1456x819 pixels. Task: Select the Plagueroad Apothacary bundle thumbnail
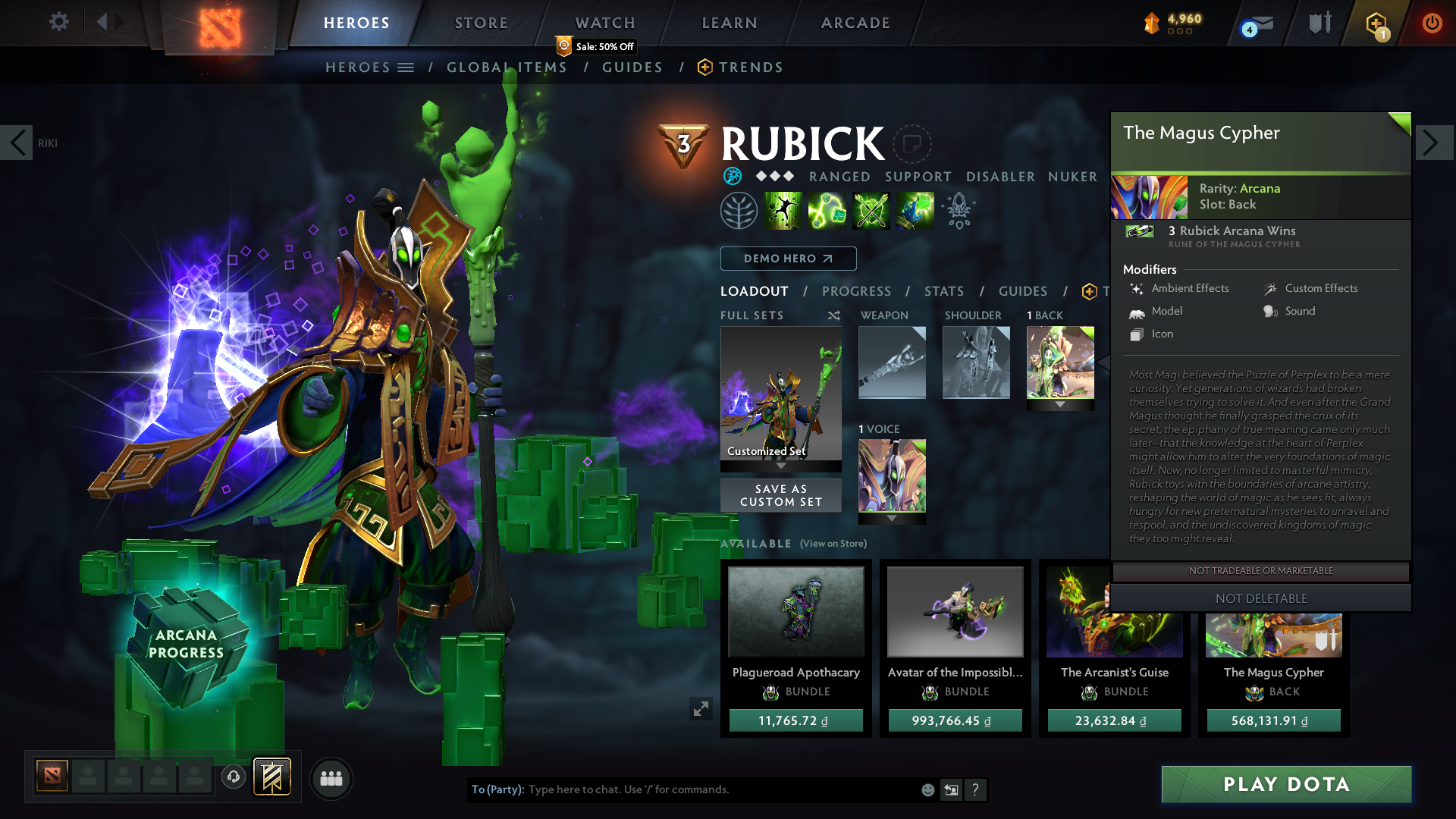coord(795,611)
